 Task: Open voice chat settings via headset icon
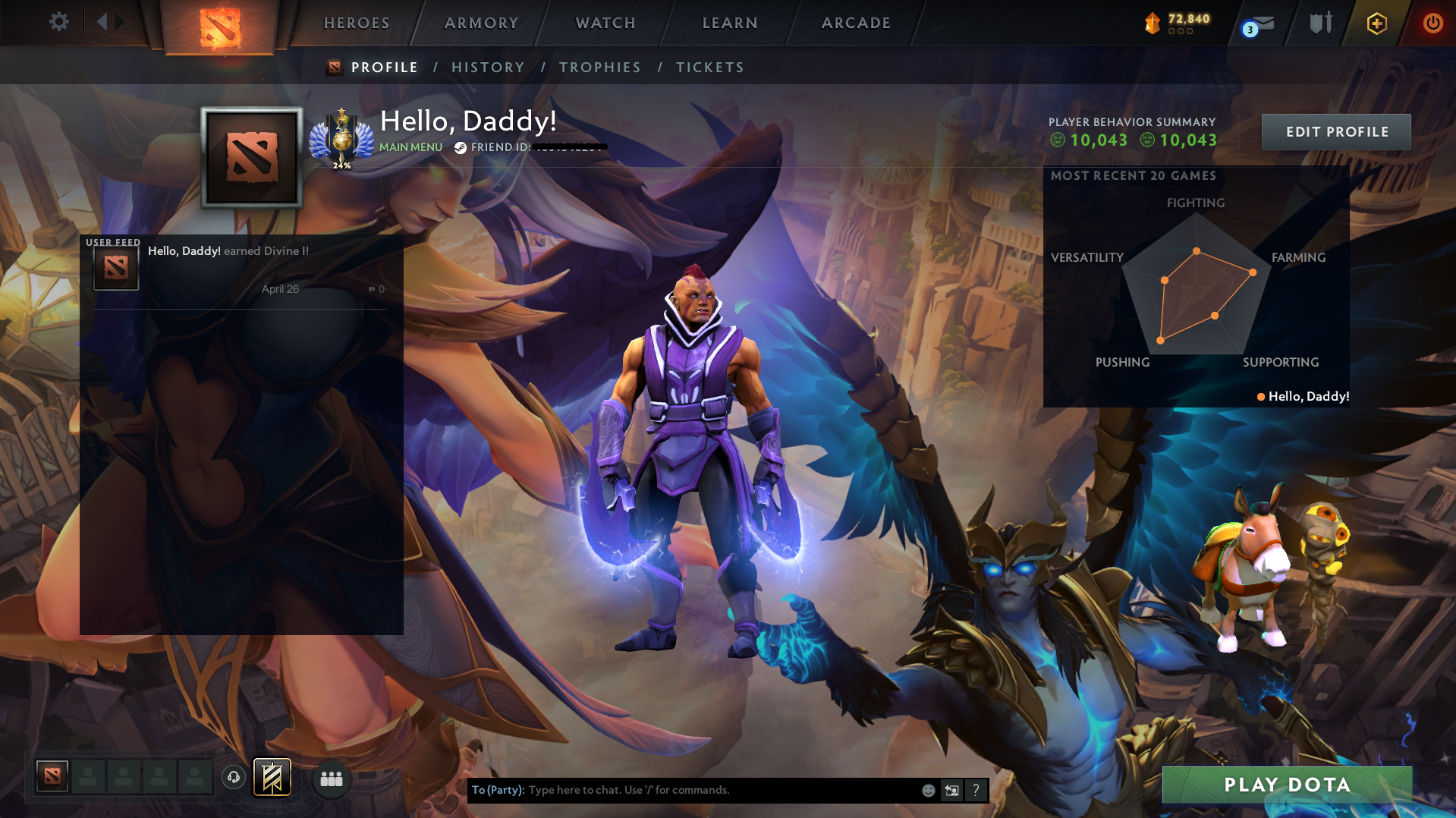point(233,776)
